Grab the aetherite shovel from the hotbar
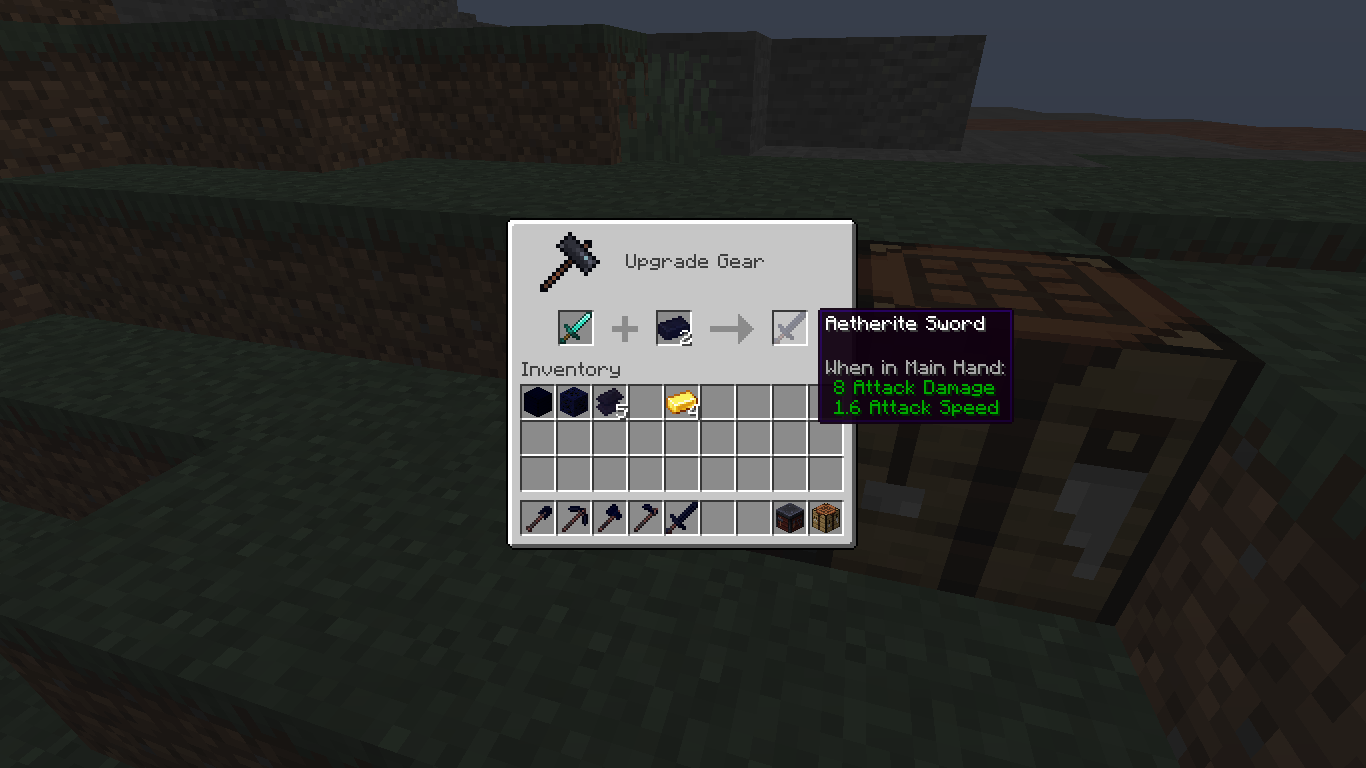Image resolution: width=1366 pixels, height=768 pixels. tap(538, 517)
